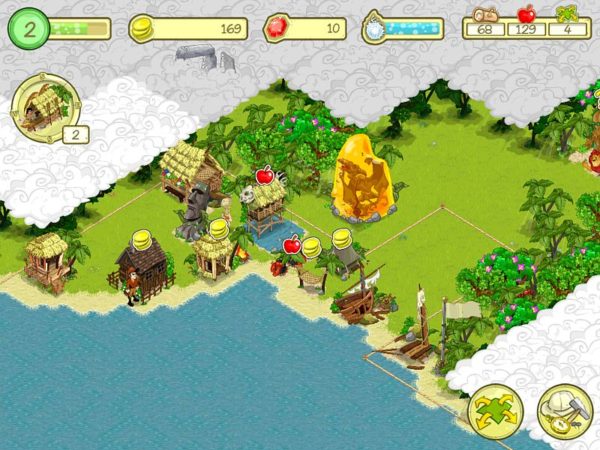Image resolution: width=600 pixels, height=450 pixels.
Task: Collect the apple near the shoreline
Action: [292, 244]
